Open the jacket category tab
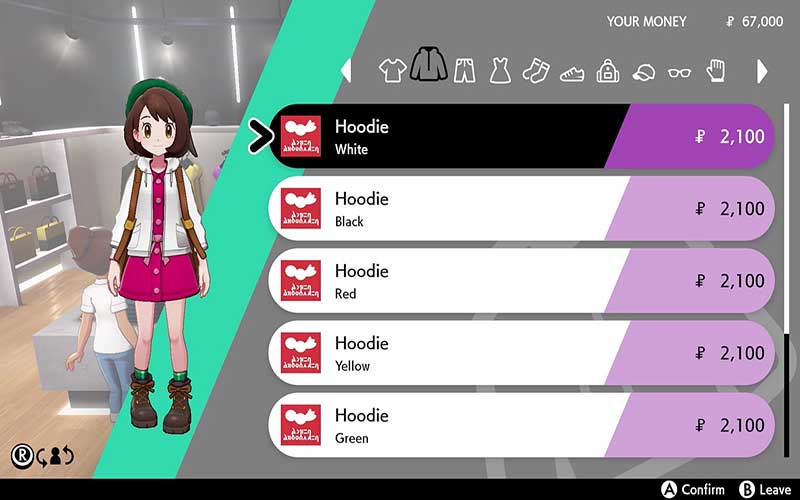This screenshot has height=500, width=800. (430, 68)
